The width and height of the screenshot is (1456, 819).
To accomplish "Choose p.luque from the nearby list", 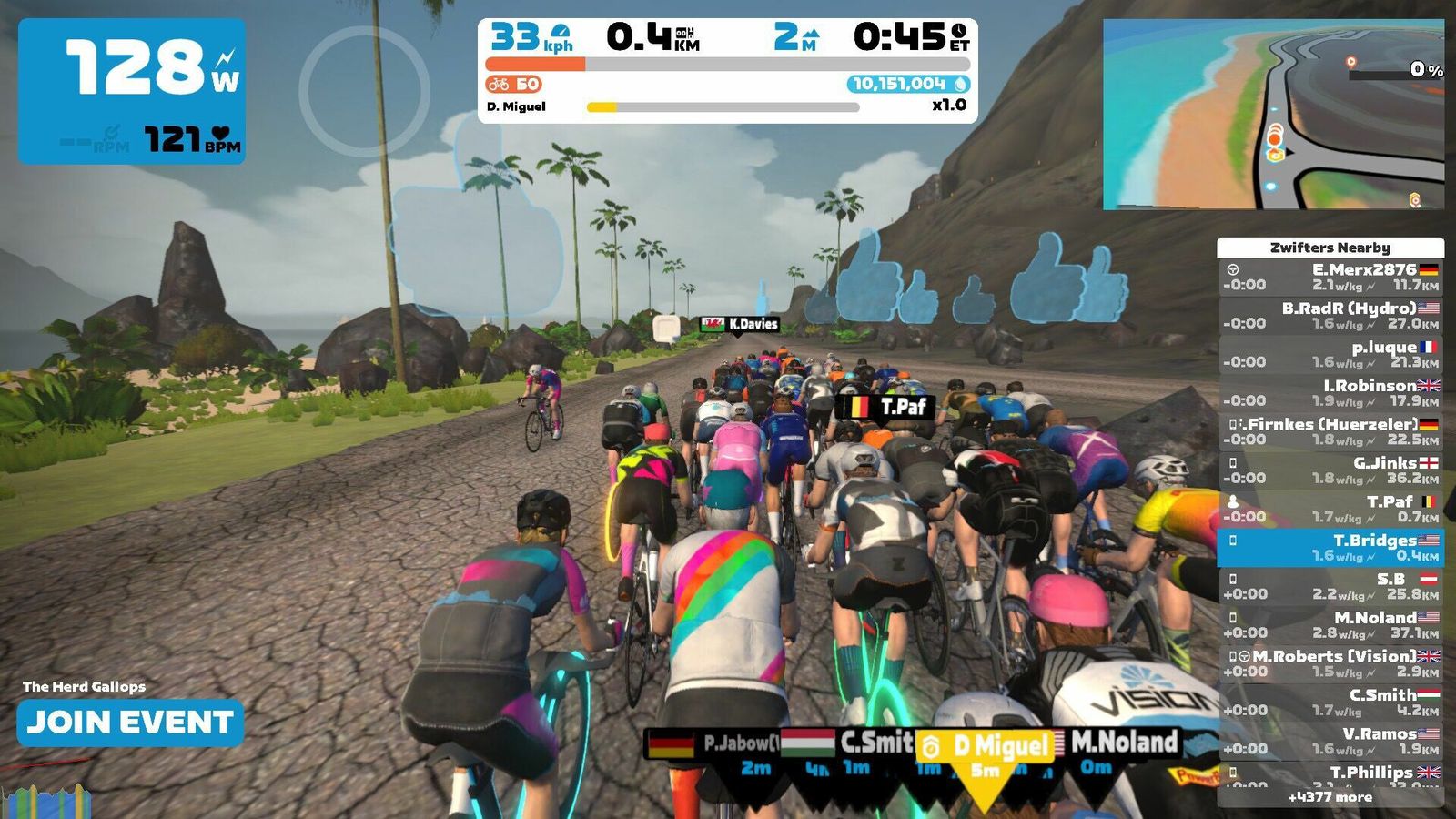I will pos(1330,355).
